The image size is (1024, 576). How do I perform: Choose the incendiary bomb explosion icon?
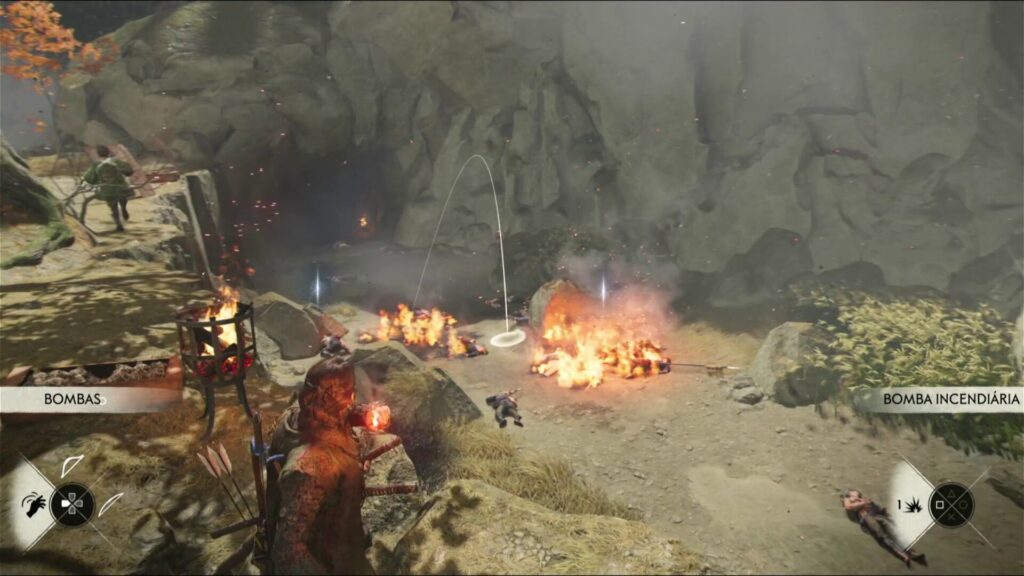tap(912, 506)
